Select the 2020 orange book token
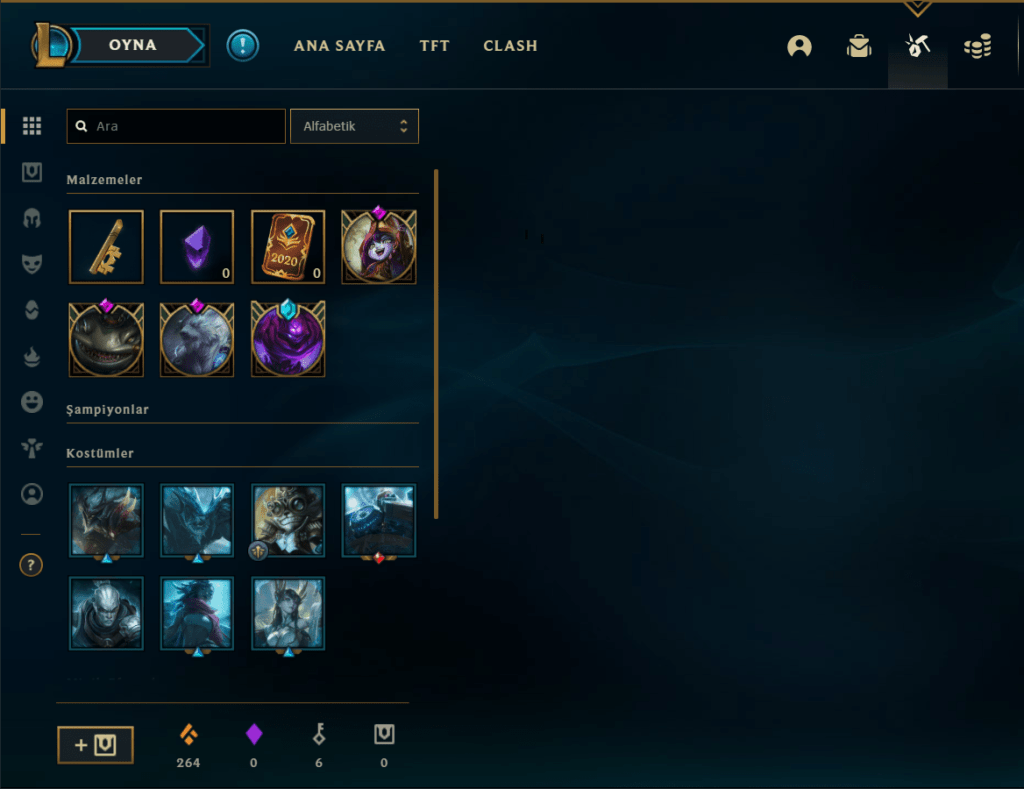 [288, 247]
